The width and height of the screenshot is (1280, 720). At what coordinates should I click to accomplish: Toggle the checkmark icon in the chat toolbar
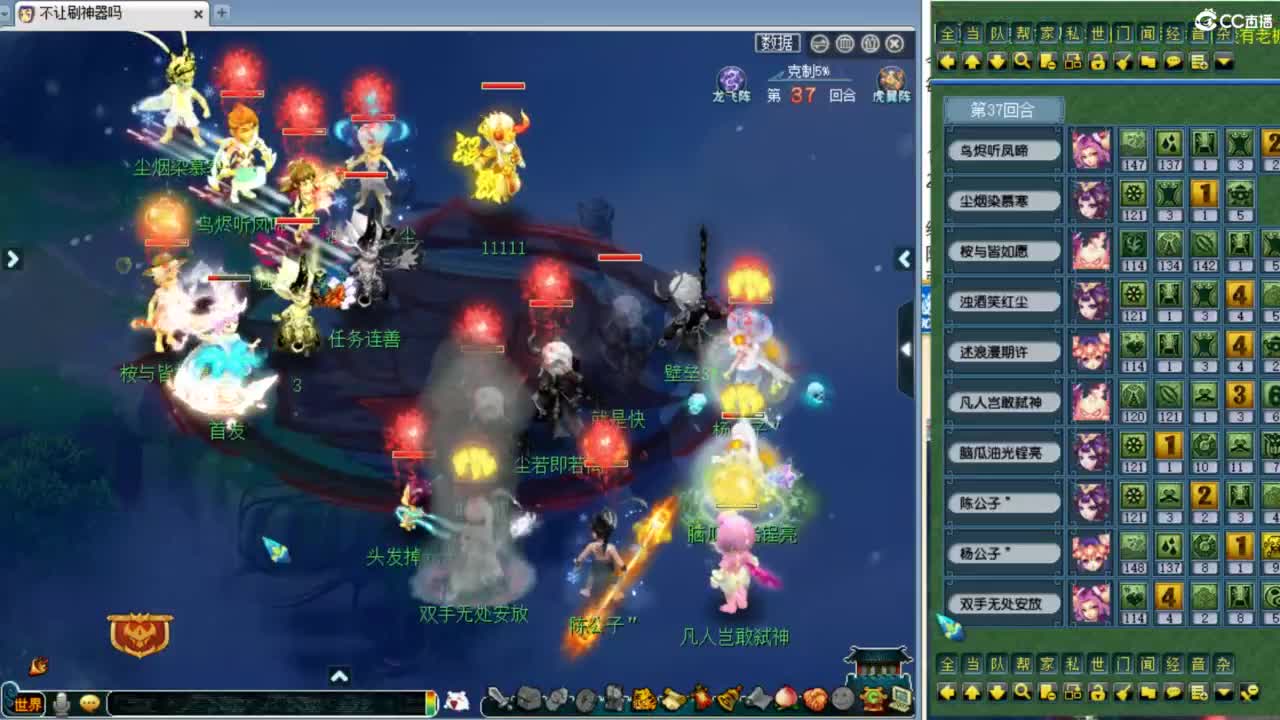[1122, 63]
